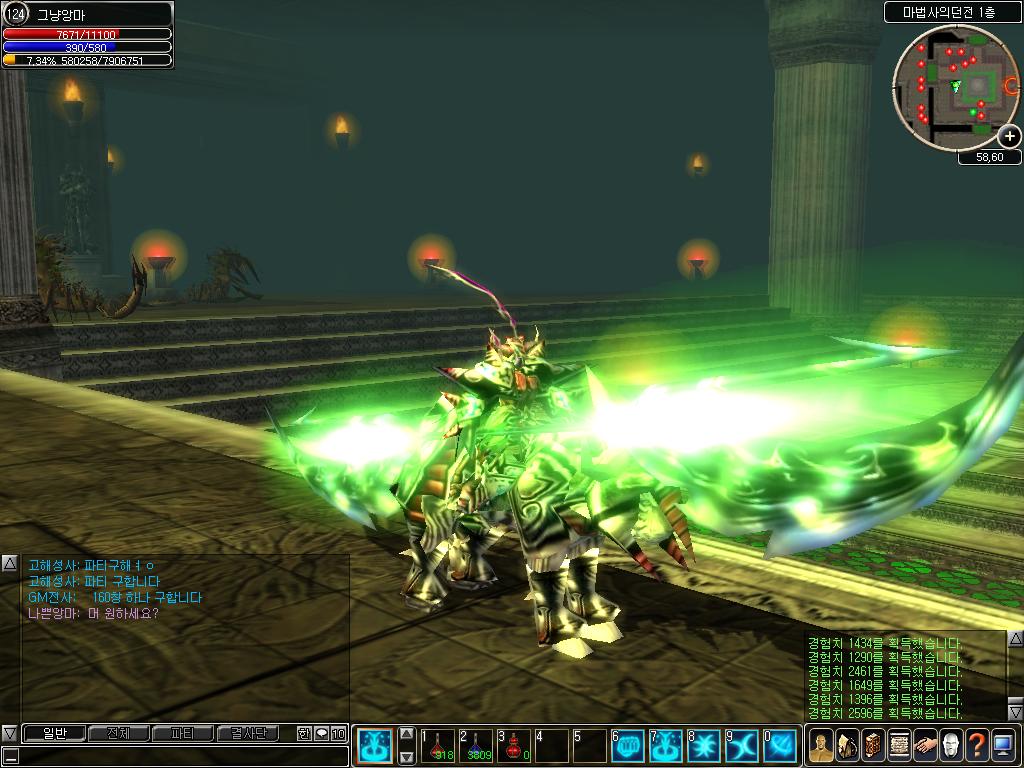This screenshot has height=768, width=1024.
Task: Use the red potion in slot 1
Action: pos(438,745)
